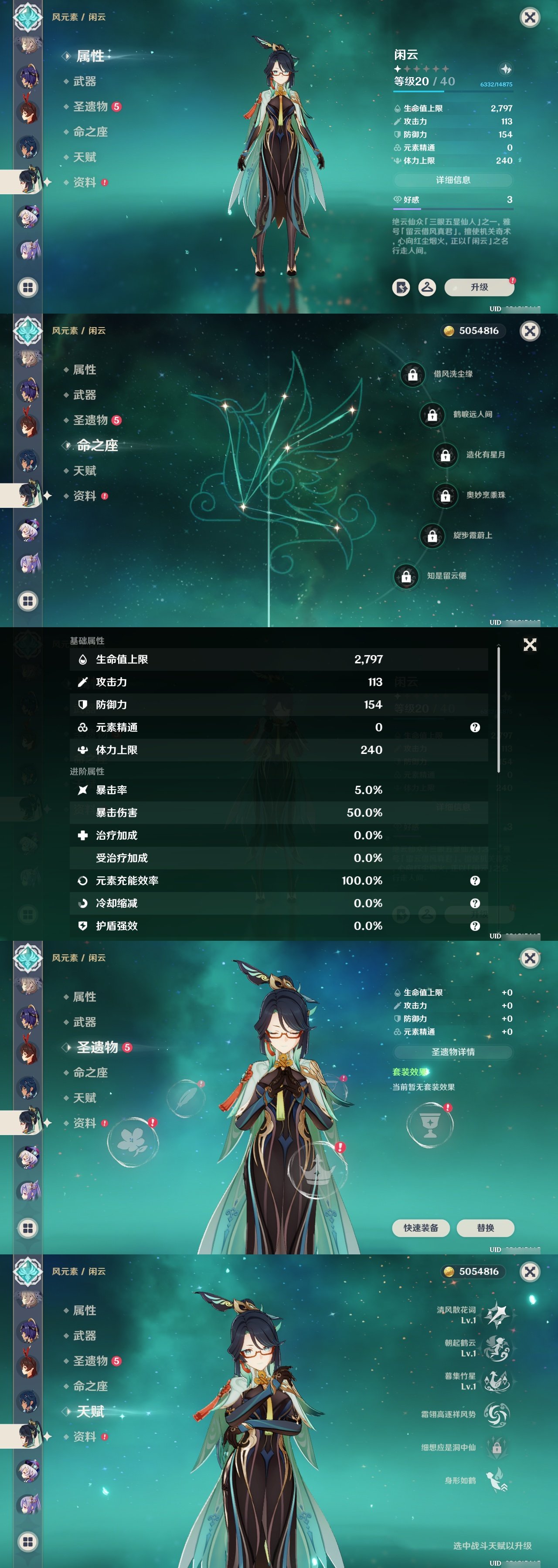
Task: Click the 好感 friendship heart icon
Action: tap(397, 200)
